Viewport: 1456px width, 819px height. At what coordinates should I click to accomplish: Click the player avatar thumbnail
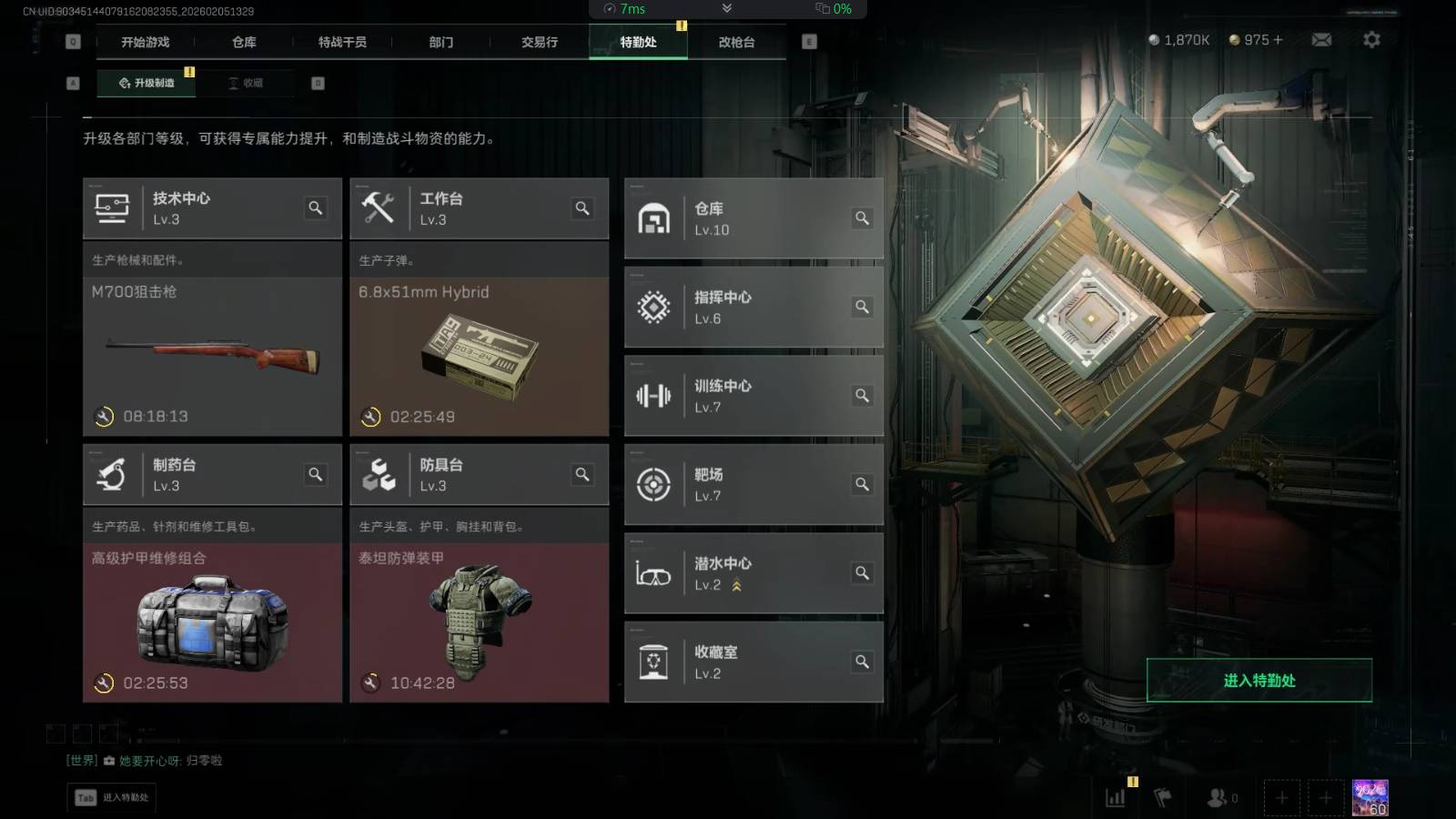1370,797
